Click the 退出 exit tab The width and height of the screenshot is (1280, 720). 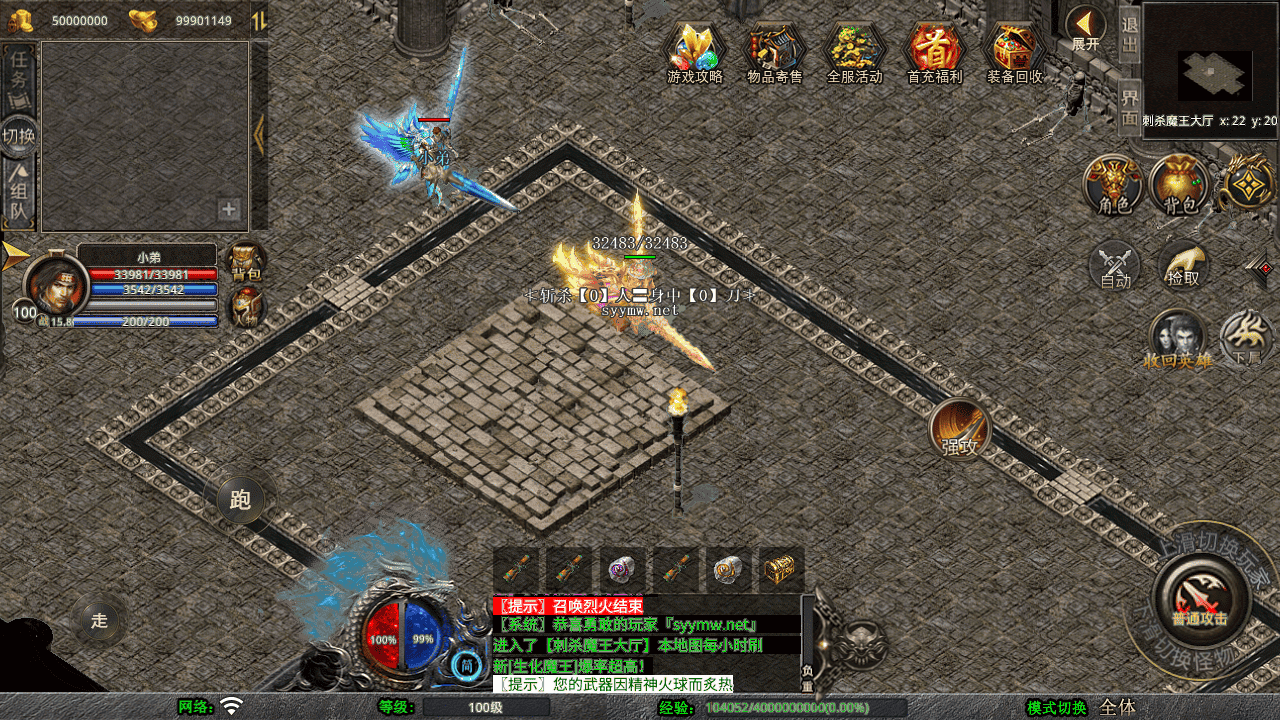coord(1130,37)
